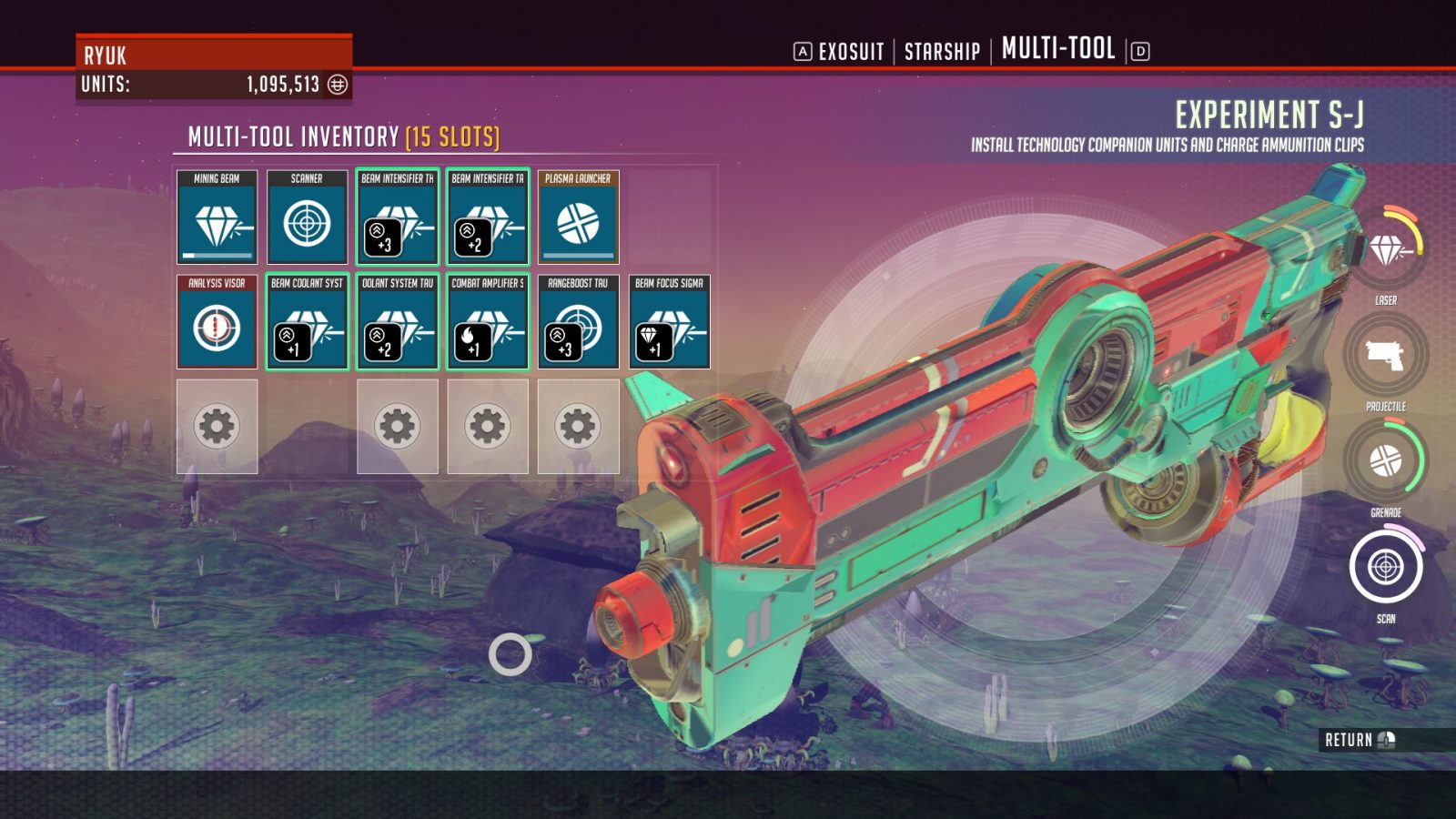Pick the Beam Intensifier +2 slot
The height and width of the screenshot is (819, 1456).
coord(488,217)
